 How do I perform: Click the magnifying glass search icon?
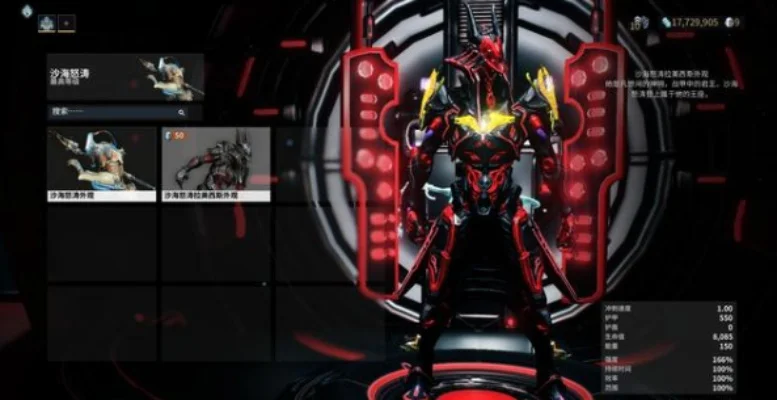(x=195, y=113)
